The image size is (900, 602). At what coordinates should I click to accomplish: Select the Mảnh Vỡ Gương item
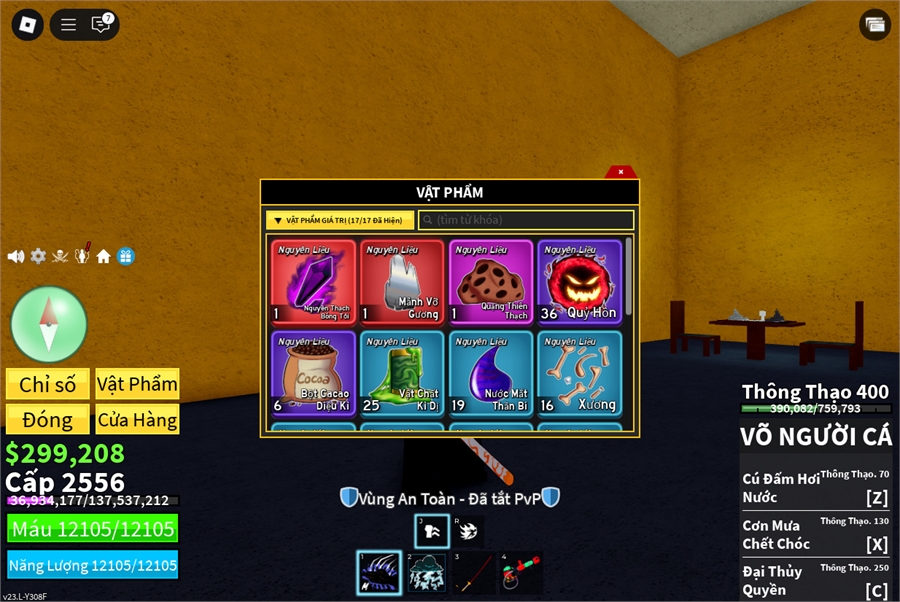(x=402, y=282)
